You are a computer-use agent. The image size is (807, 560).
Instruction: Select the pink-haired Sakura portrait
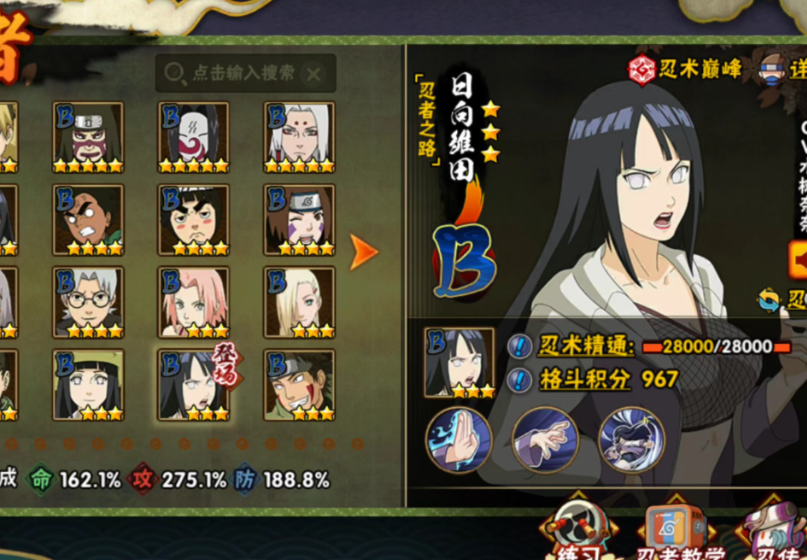click(194, 301)
